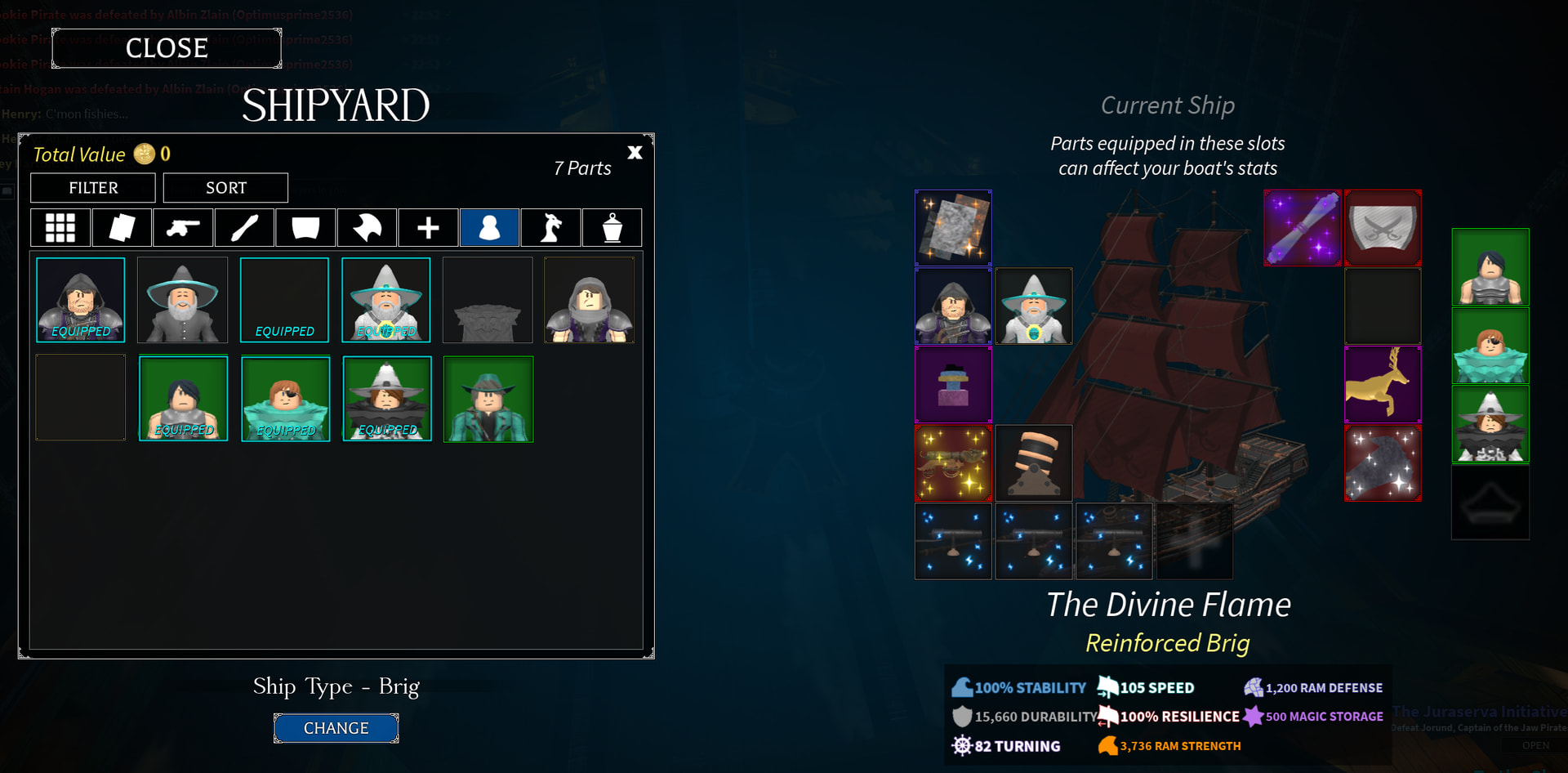Open the lantern parts tab

[612, 227]
